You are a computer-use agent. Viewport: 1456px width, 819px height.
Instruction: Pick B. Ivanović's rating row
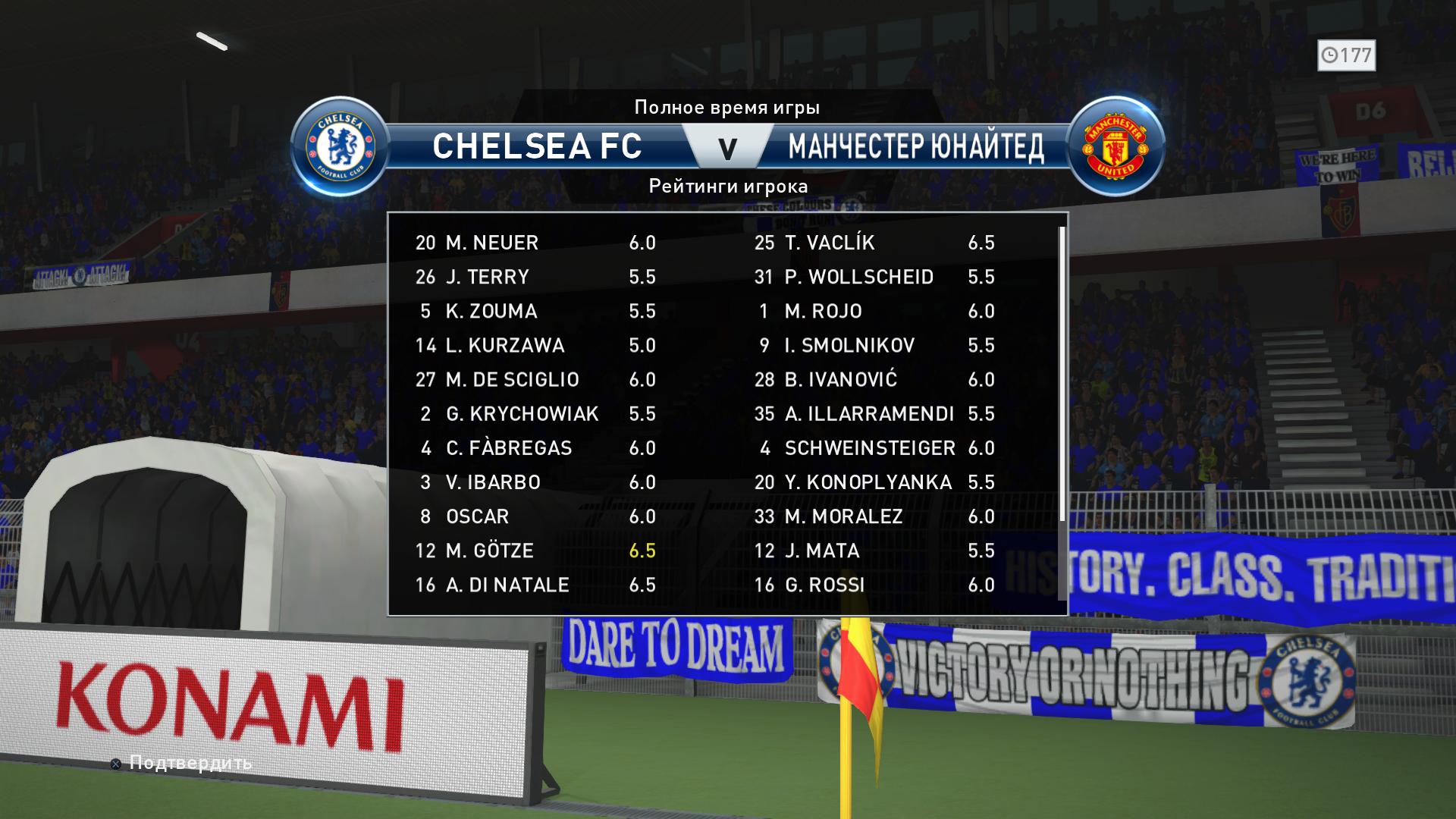point(874,379)
